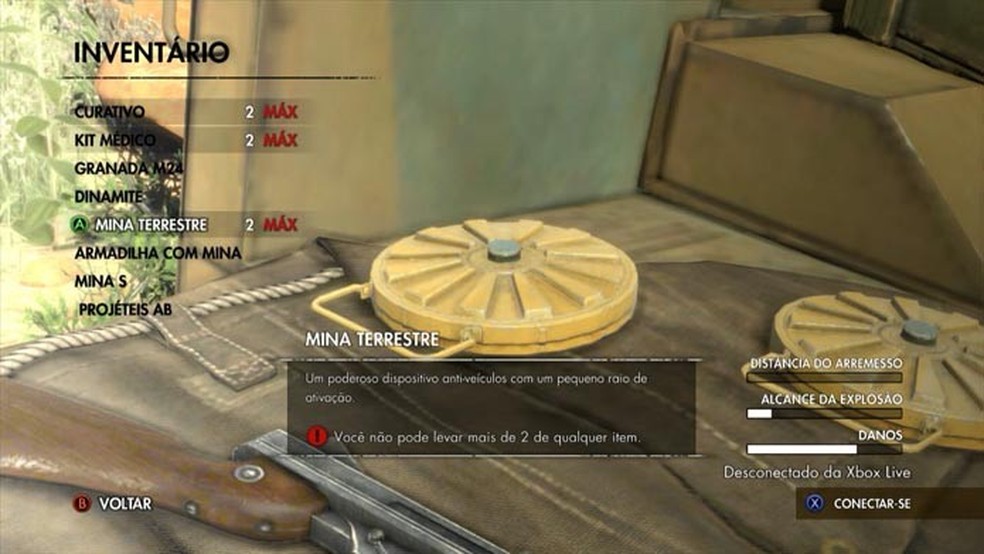
Task: Pick the Dinamite item
Action: tap(109, 197)
